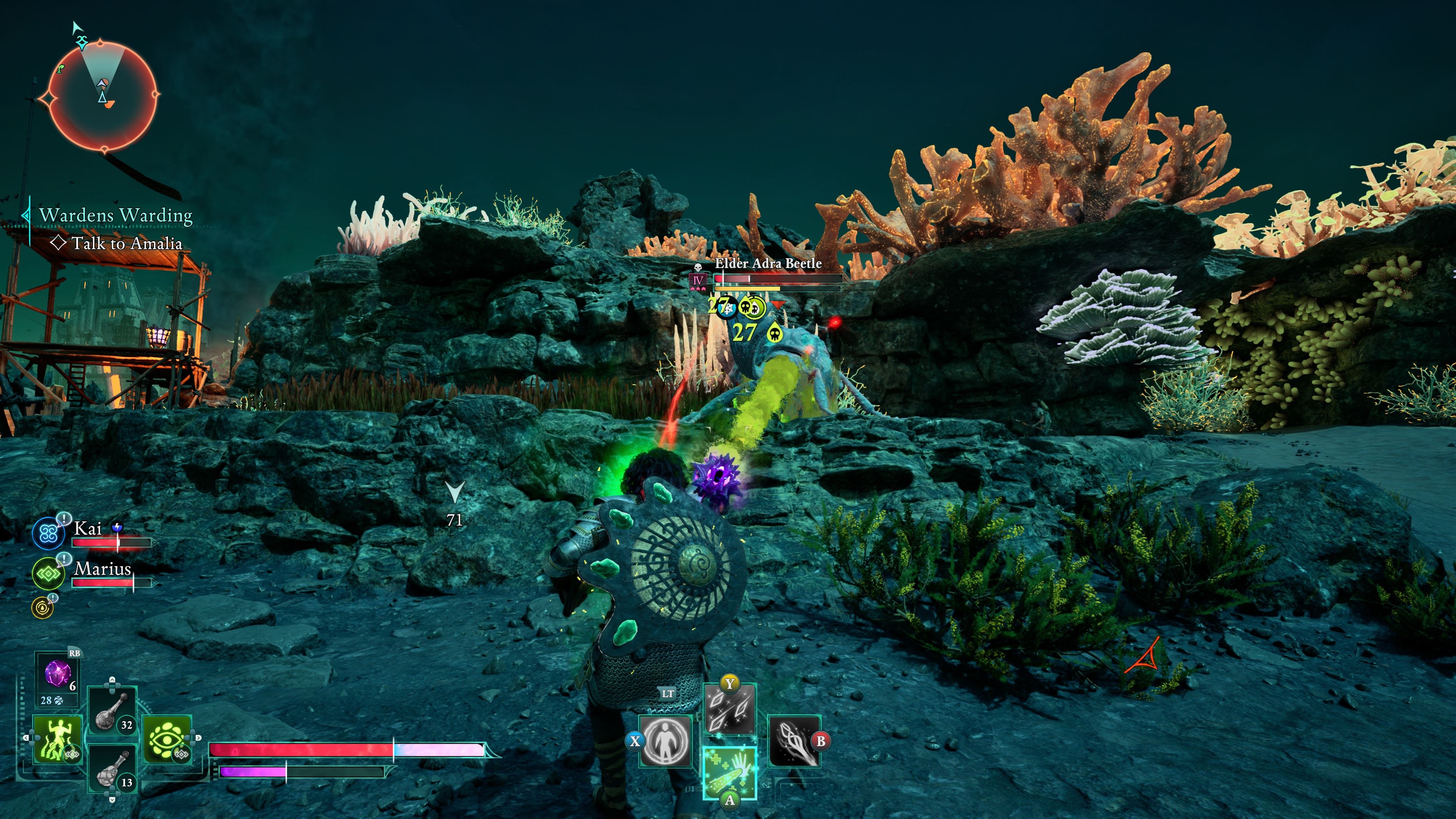Select the Wardens Warding quest tracker

click(115, 215)
